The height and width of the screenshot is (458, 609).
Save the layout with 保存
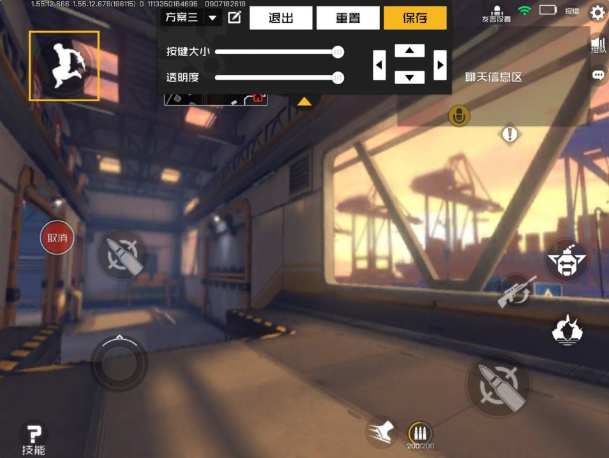[415, 18]
